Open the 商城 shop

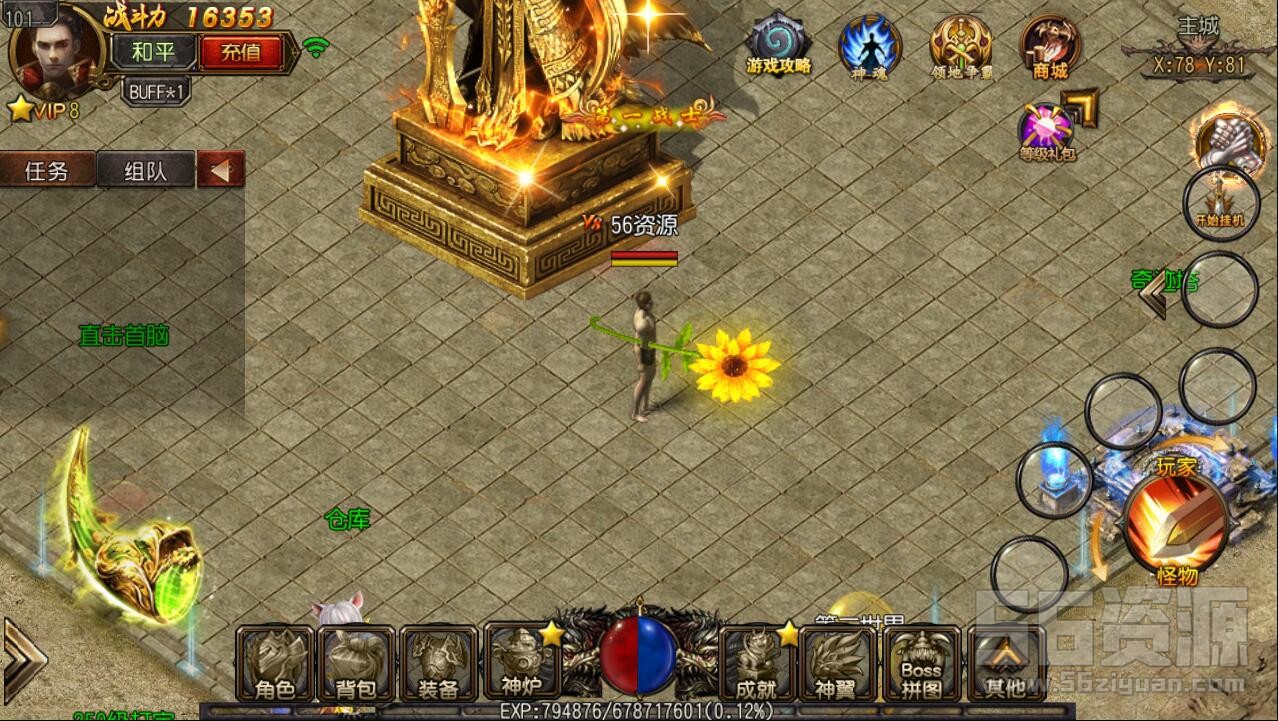coord(1050,47)
